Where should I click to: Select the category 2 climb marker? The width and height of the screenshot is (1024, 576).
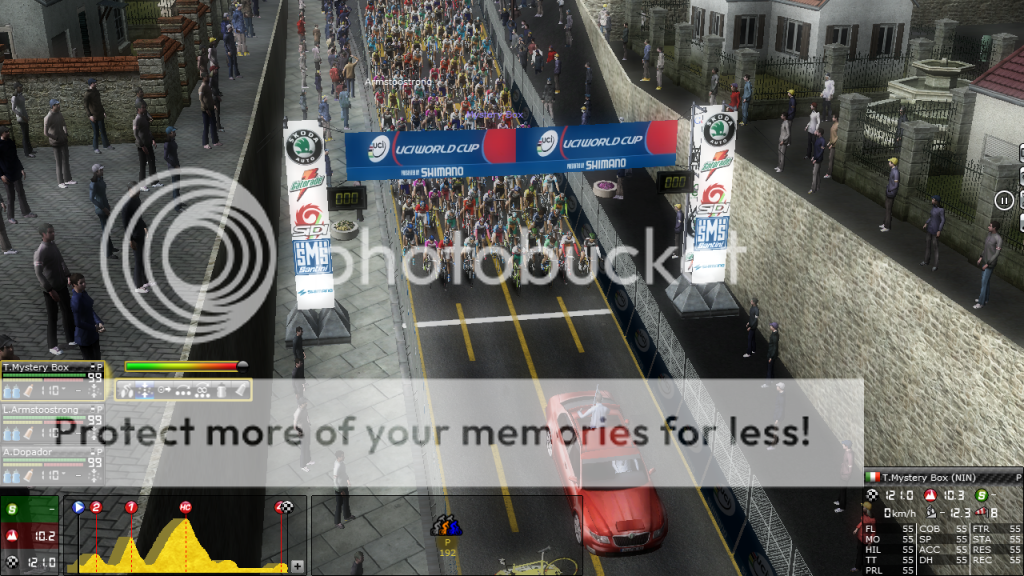pos(96,507)
